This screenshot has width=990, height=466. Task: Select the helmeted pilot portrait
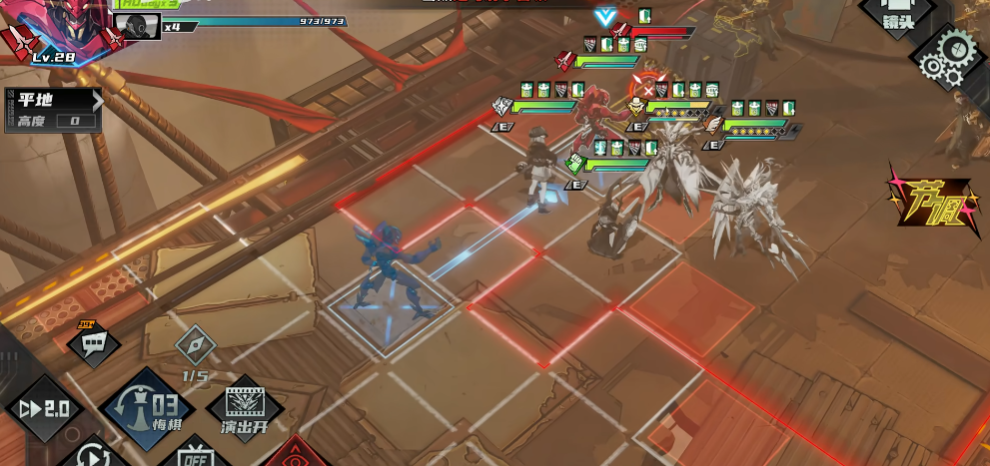coord(136,26)
